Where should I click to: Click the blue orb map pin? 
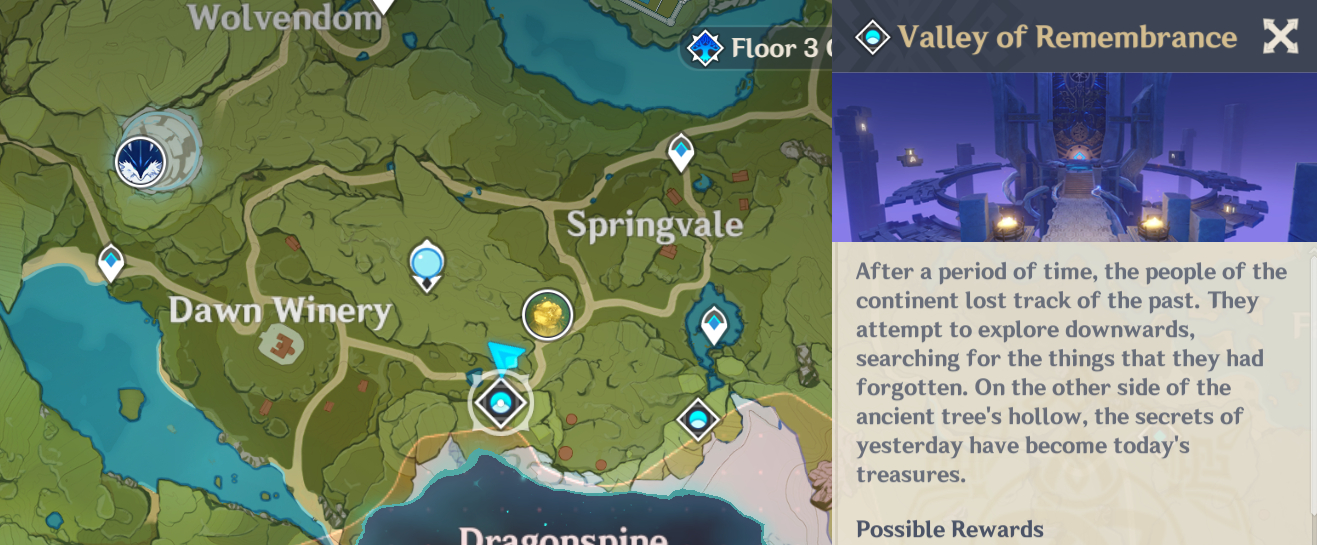pos(427,263)
